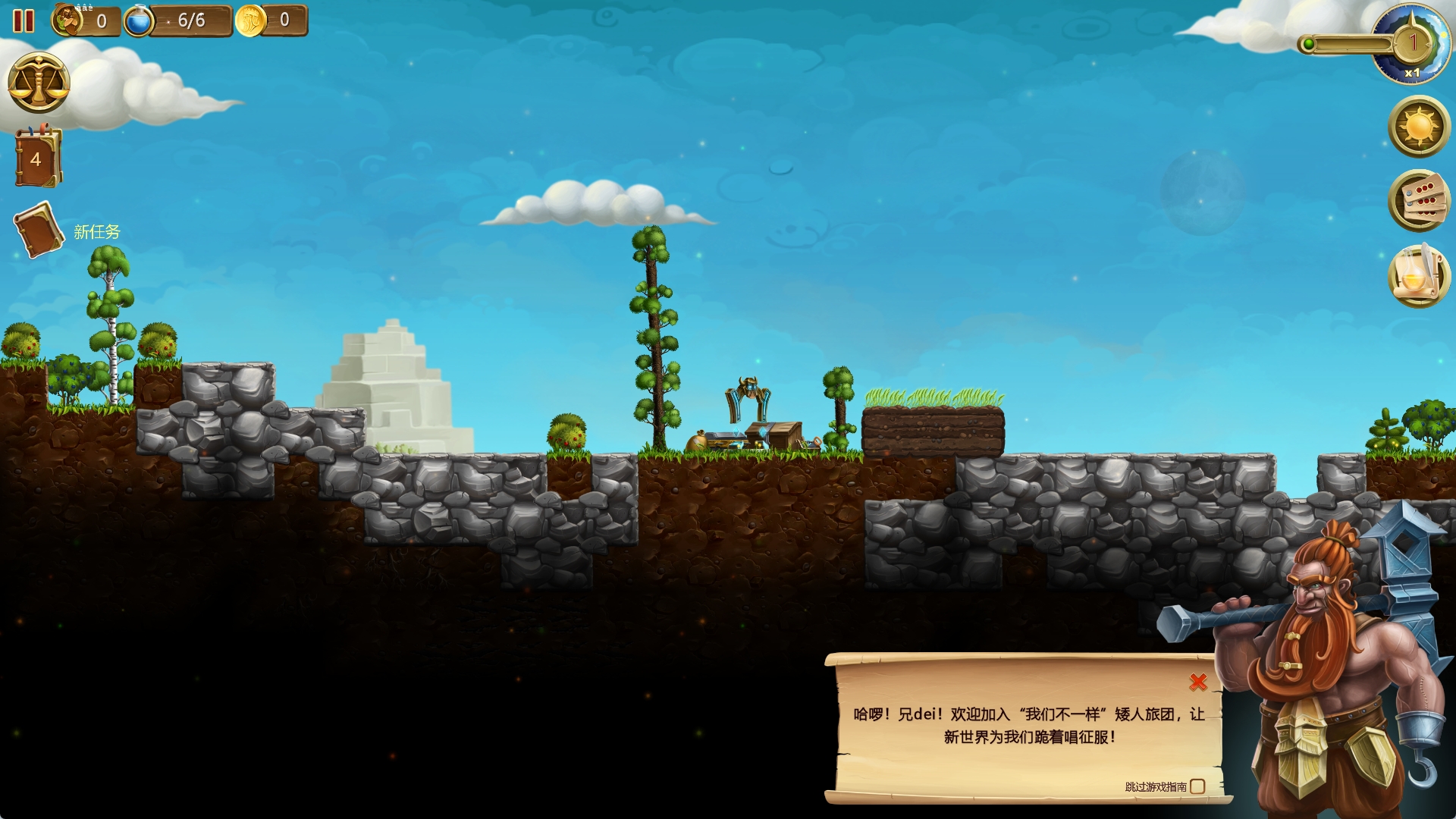Image resolution: width=1456 pixels, height=819 pixels.
Task: Select the golden sun spell button
Action: point(1419,127)
